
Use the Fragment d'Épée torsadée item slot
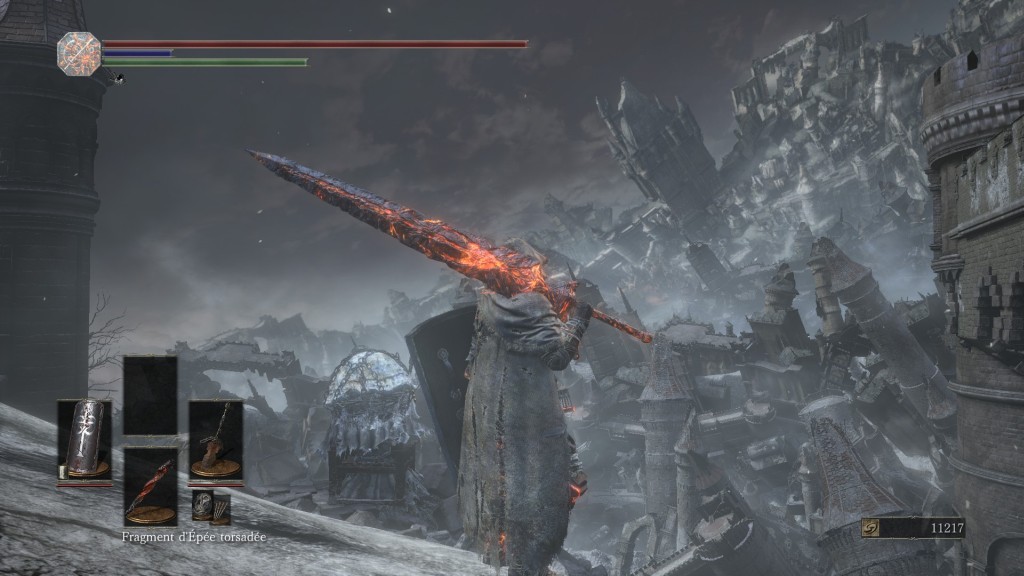point(150,486)
